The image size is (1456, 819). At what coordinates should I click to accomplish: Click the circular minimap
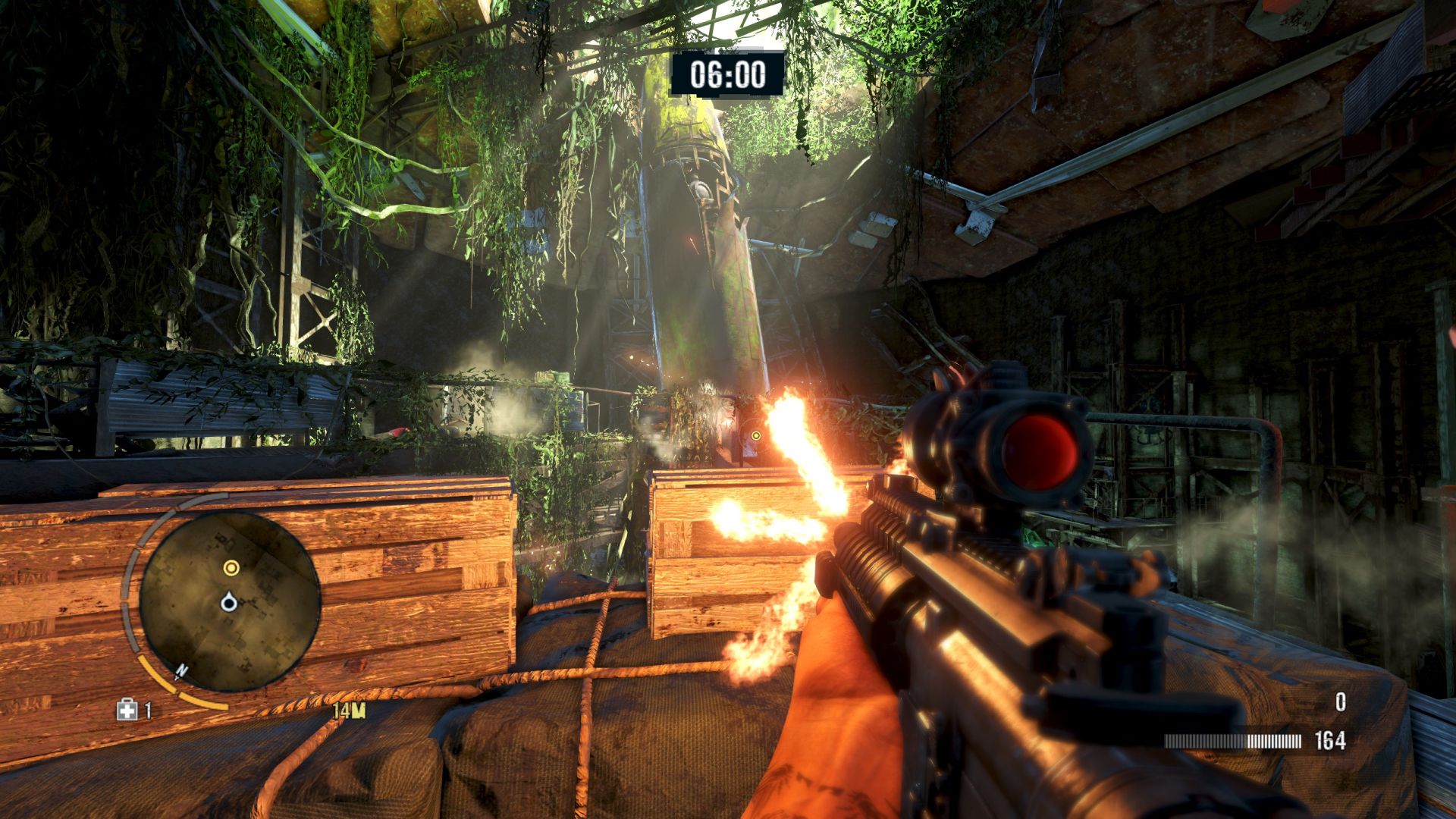coord(230,601)
